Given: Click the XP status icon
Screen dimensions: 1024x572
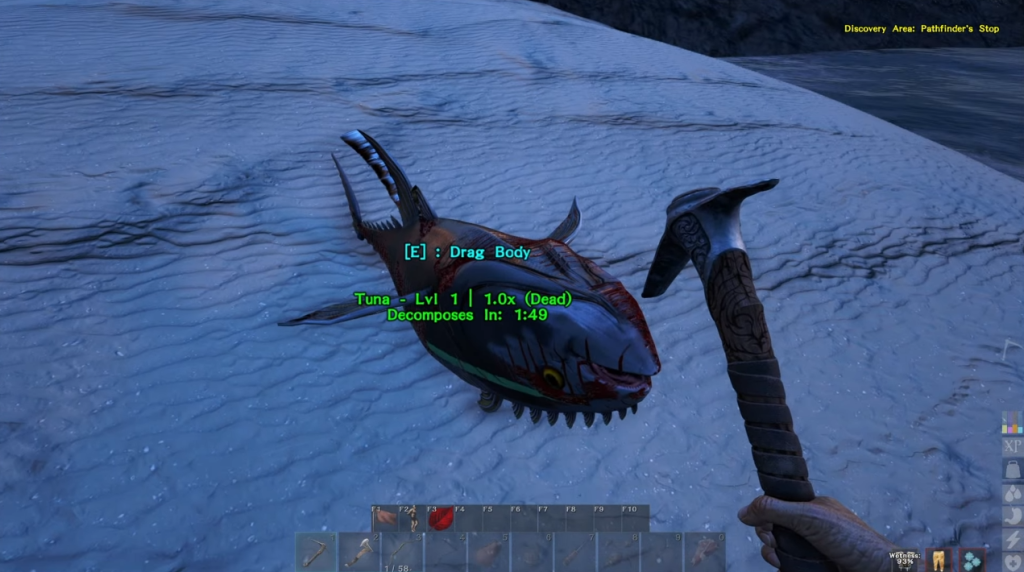Looking at the screenshot, I should [x=1012, y=446].
